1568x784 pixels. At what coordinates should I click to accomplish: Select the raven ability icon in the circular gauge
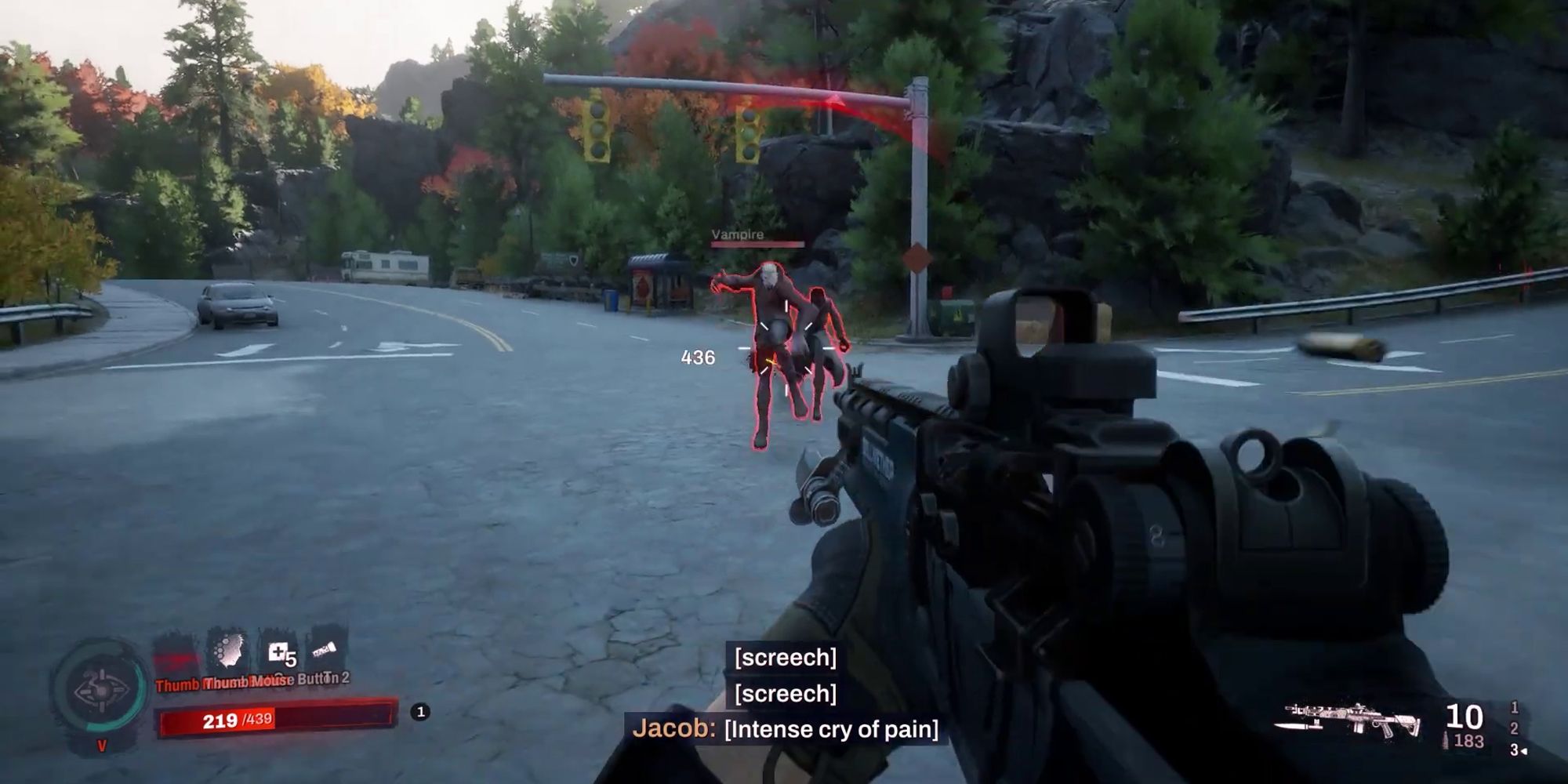[x=102, y=688]
